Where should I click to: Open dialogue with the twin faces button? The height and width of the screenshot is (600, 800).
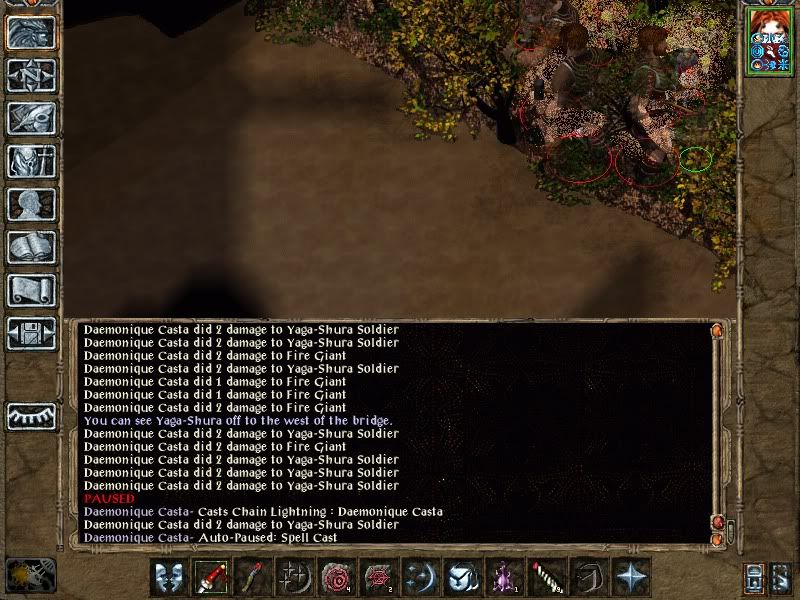tap(169, 578)
